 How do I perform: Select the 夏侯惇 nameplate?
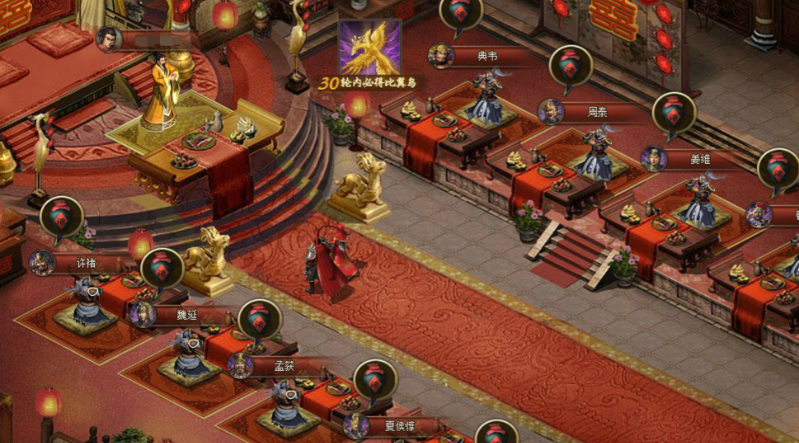385,425
